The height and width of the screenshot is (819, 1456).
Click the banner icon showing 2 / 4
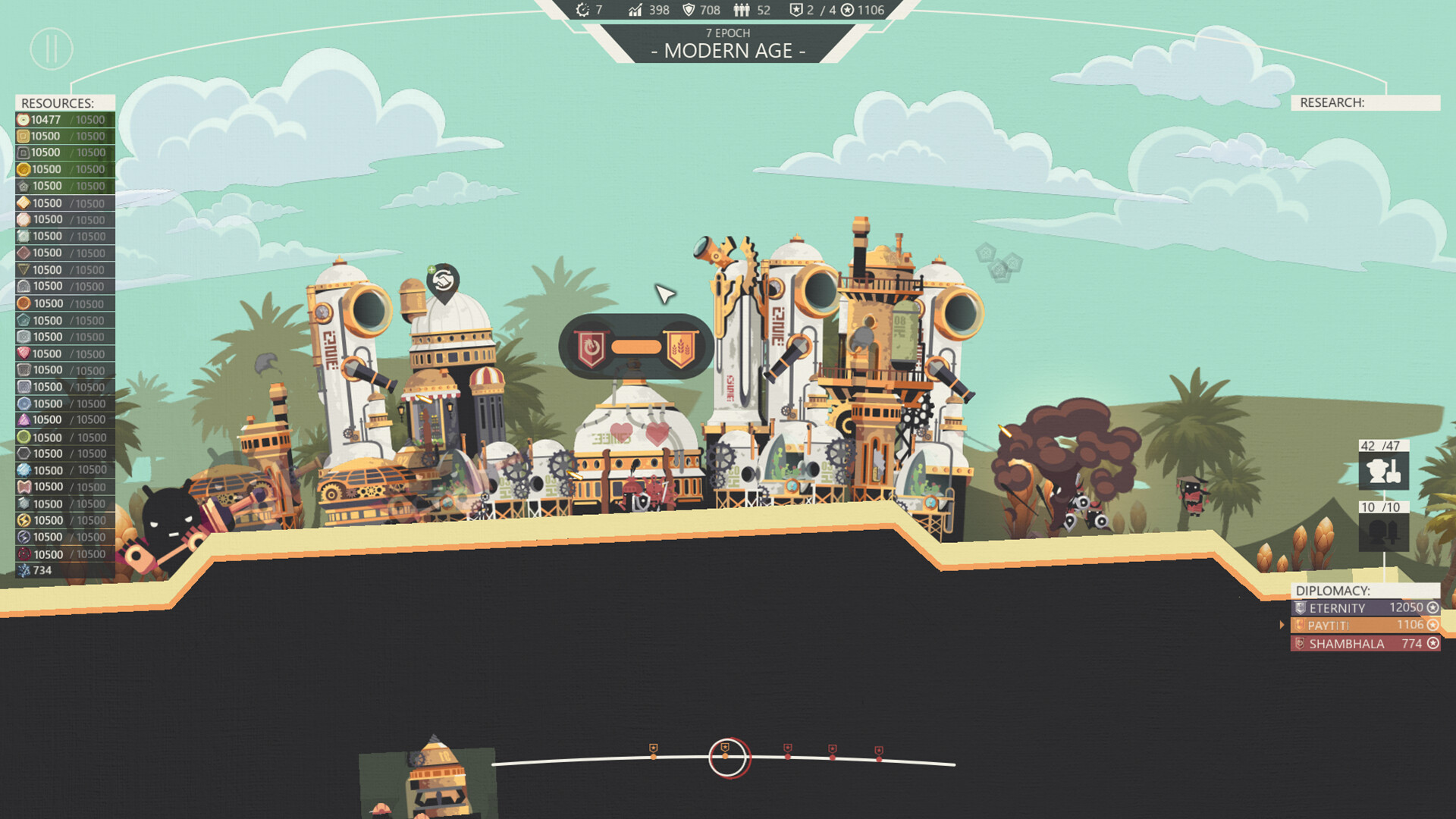[797, 10]
